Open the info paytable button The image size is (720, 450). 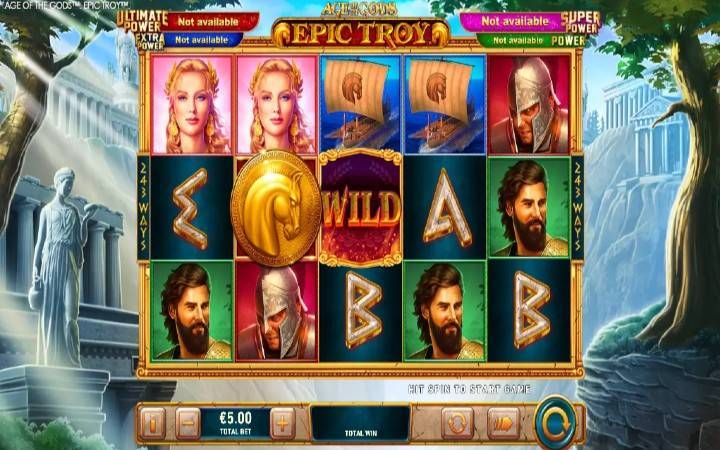coord(152,423)
